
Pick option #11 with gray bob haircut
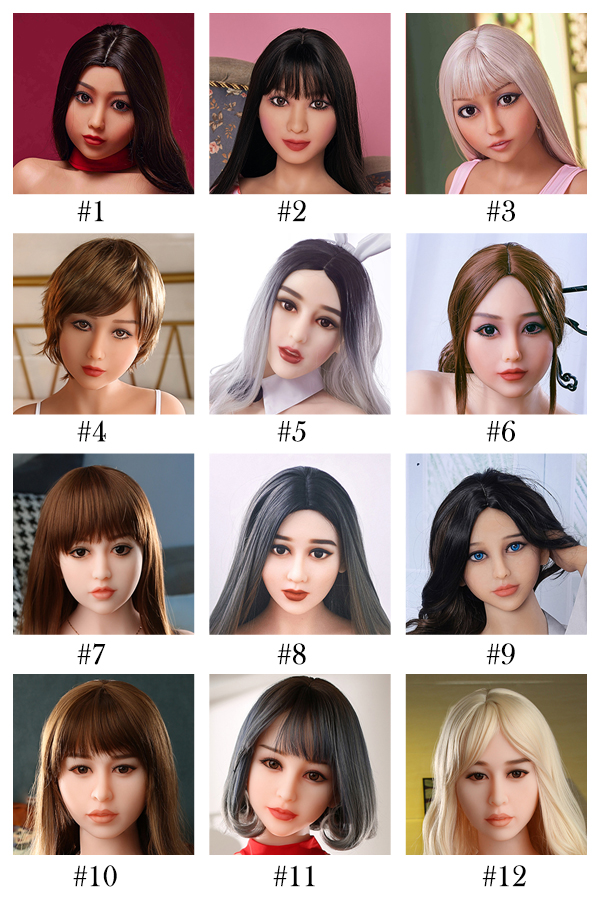(x=299, y=764)
